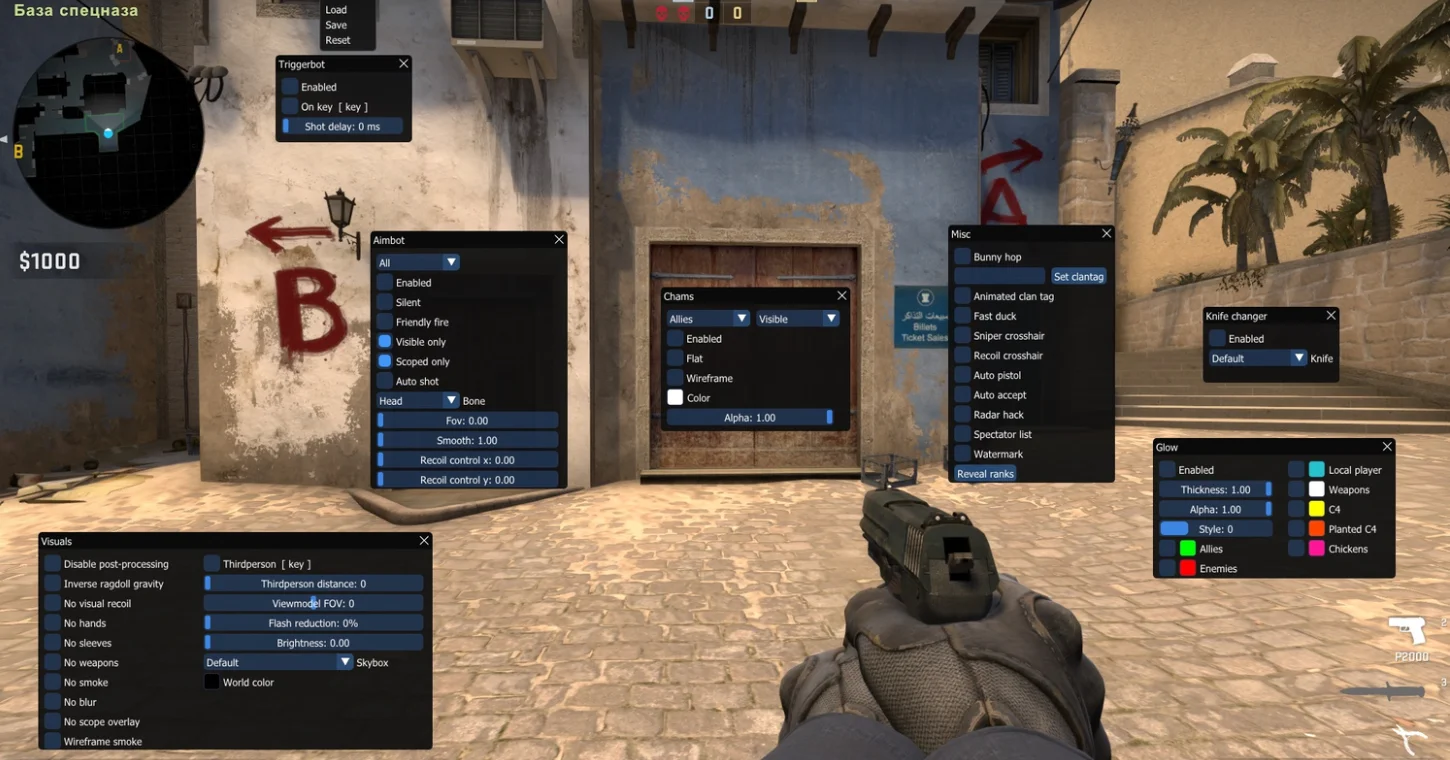
Task: Click the World color swatch
Action: pyautogui.click(x=212, y=682)
